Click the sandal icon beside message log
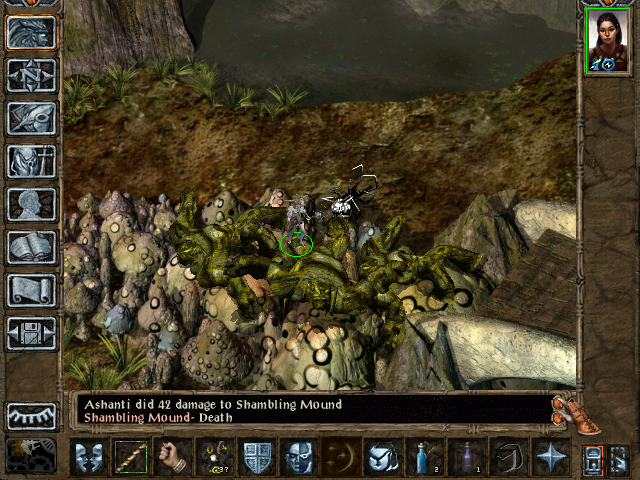640x480 pixels. 566,414
